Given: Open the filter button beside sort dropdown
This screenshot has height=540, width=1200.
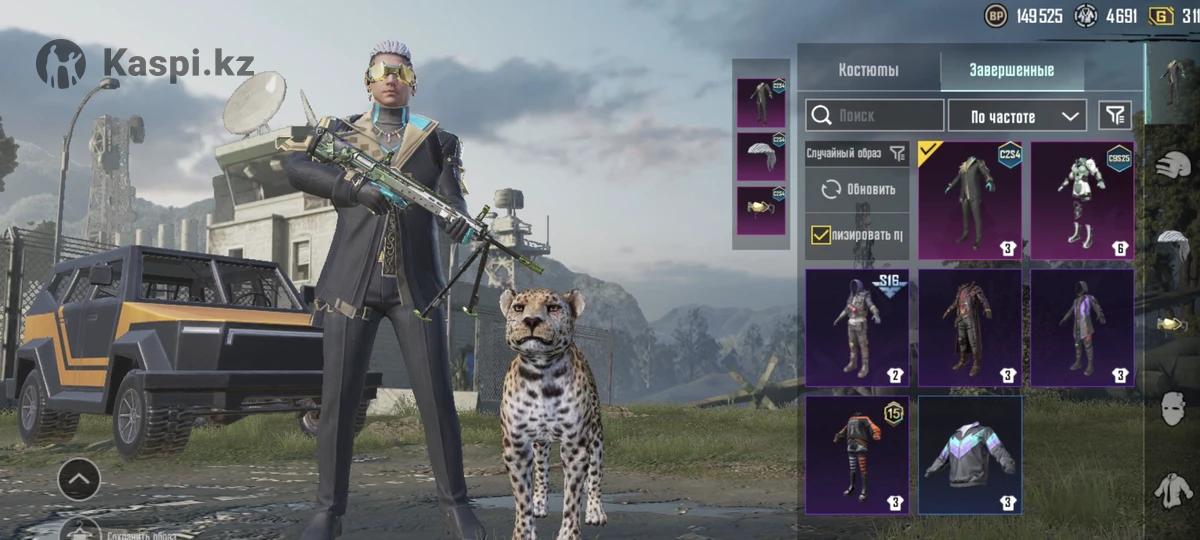Looking at the screenshot, I should click(x=1115, y=116).
